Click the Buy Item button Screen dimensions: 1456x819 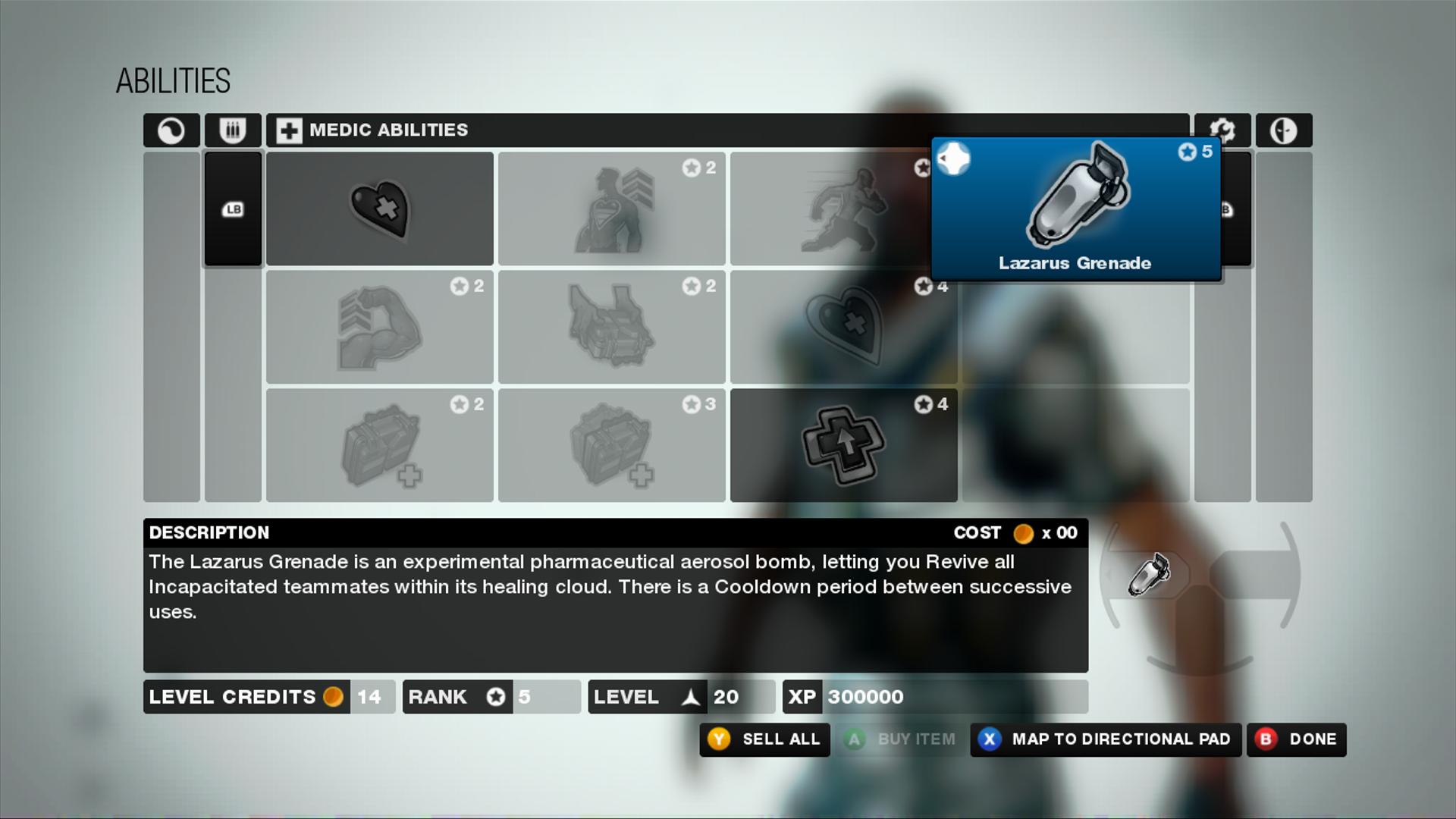point(902,739)
